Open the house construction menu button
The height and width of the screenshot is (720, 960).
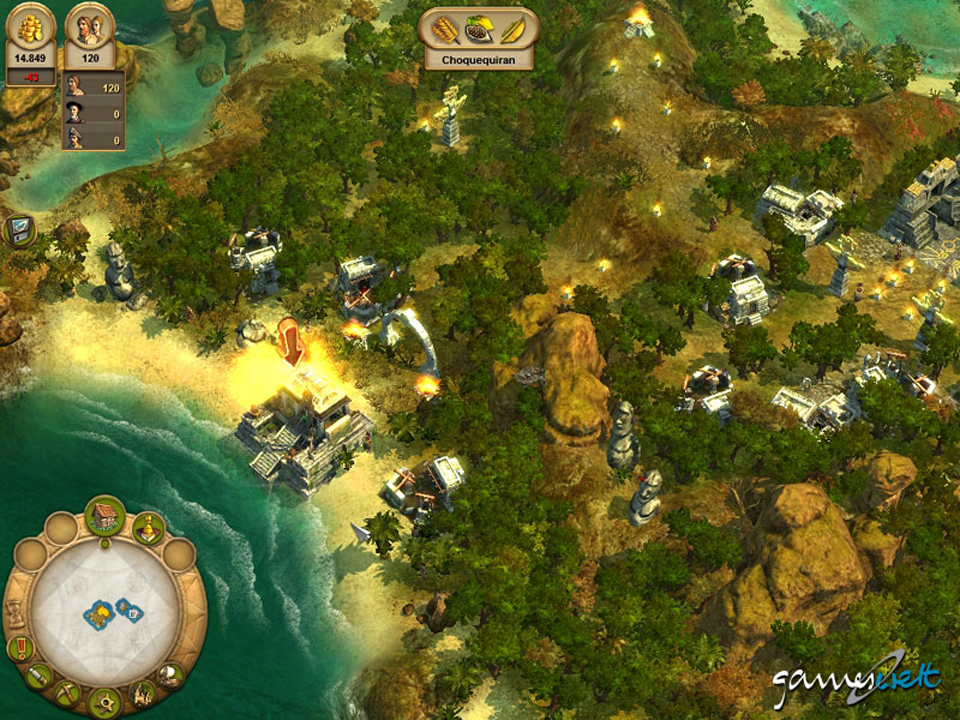click(104, 516)
